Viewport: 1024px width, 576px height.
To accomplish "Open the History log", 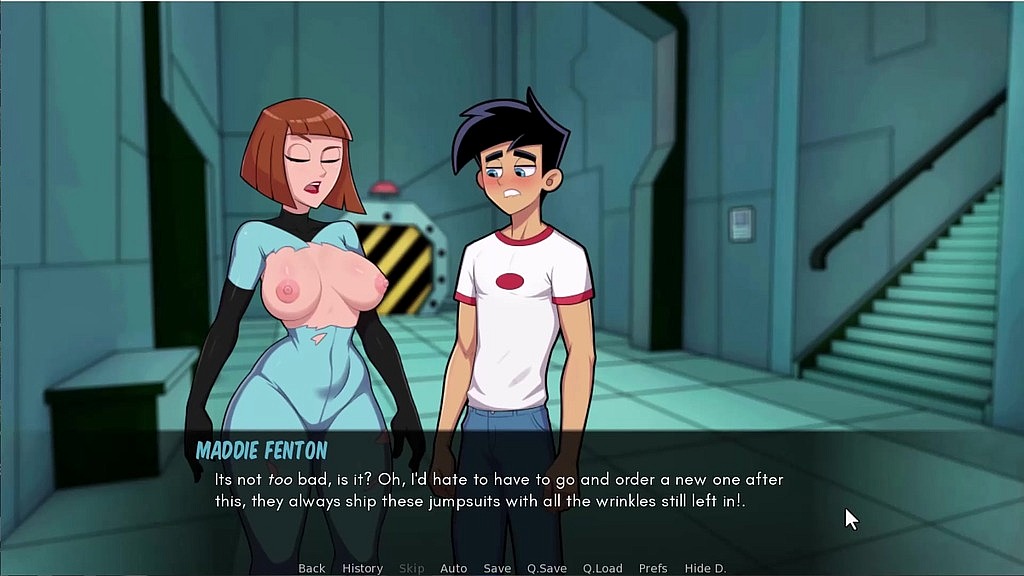I will 362,568.
